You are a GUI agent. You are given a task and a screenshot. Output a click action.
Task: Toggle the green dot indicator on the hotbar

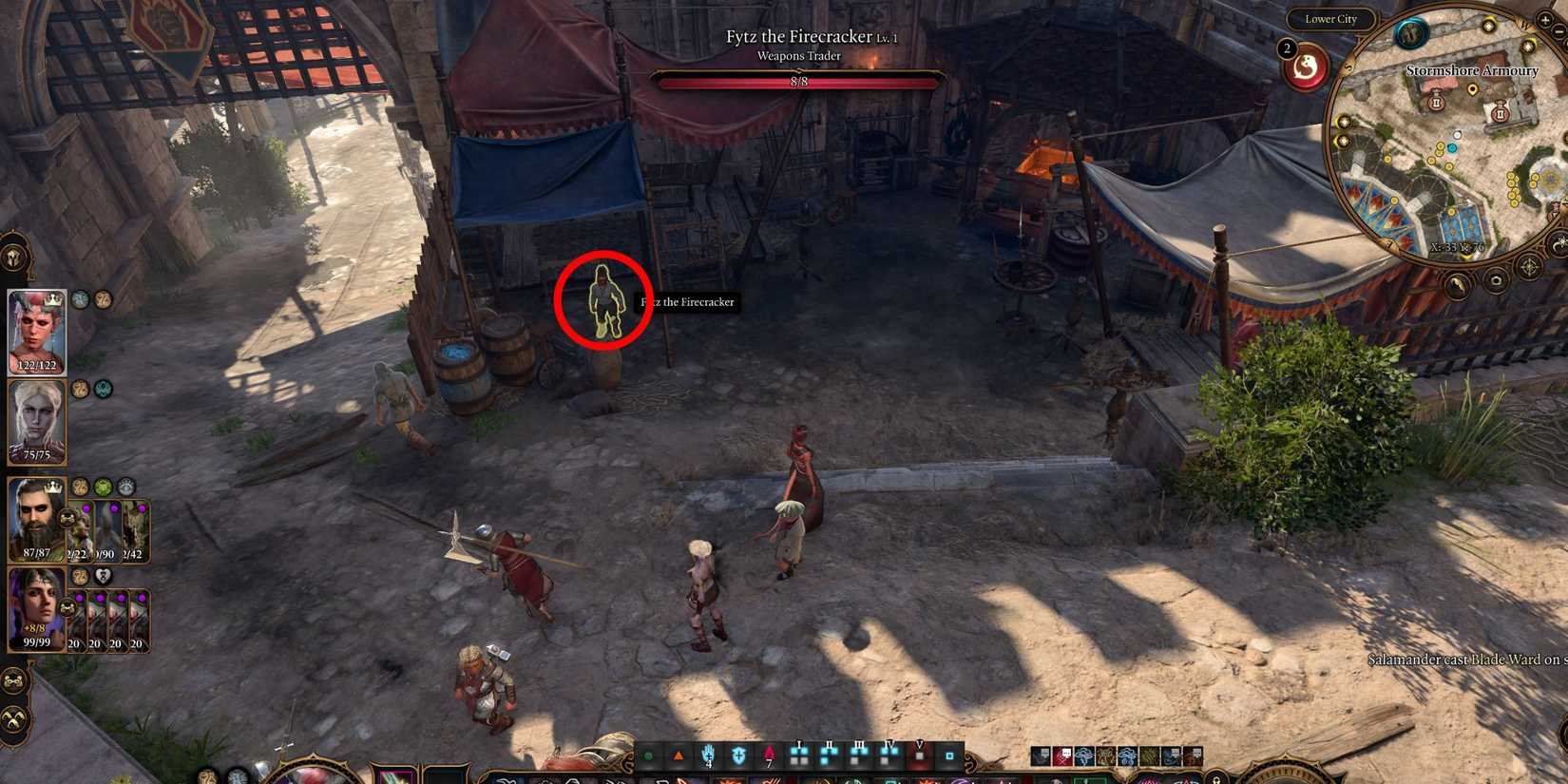(649, 754)
